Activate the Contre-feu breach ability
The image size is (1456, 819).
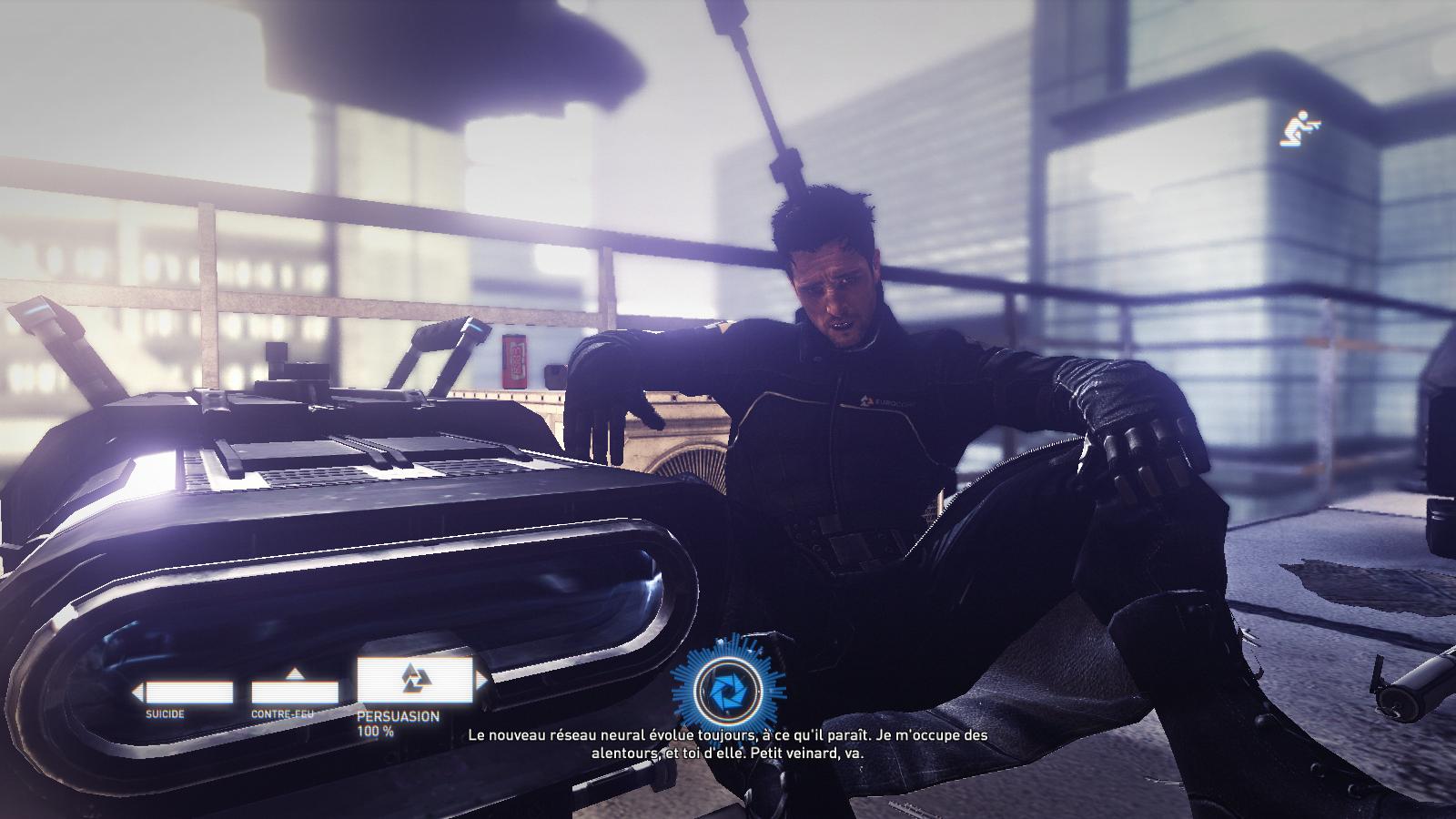pyautogui.click(x=294, y=692)
